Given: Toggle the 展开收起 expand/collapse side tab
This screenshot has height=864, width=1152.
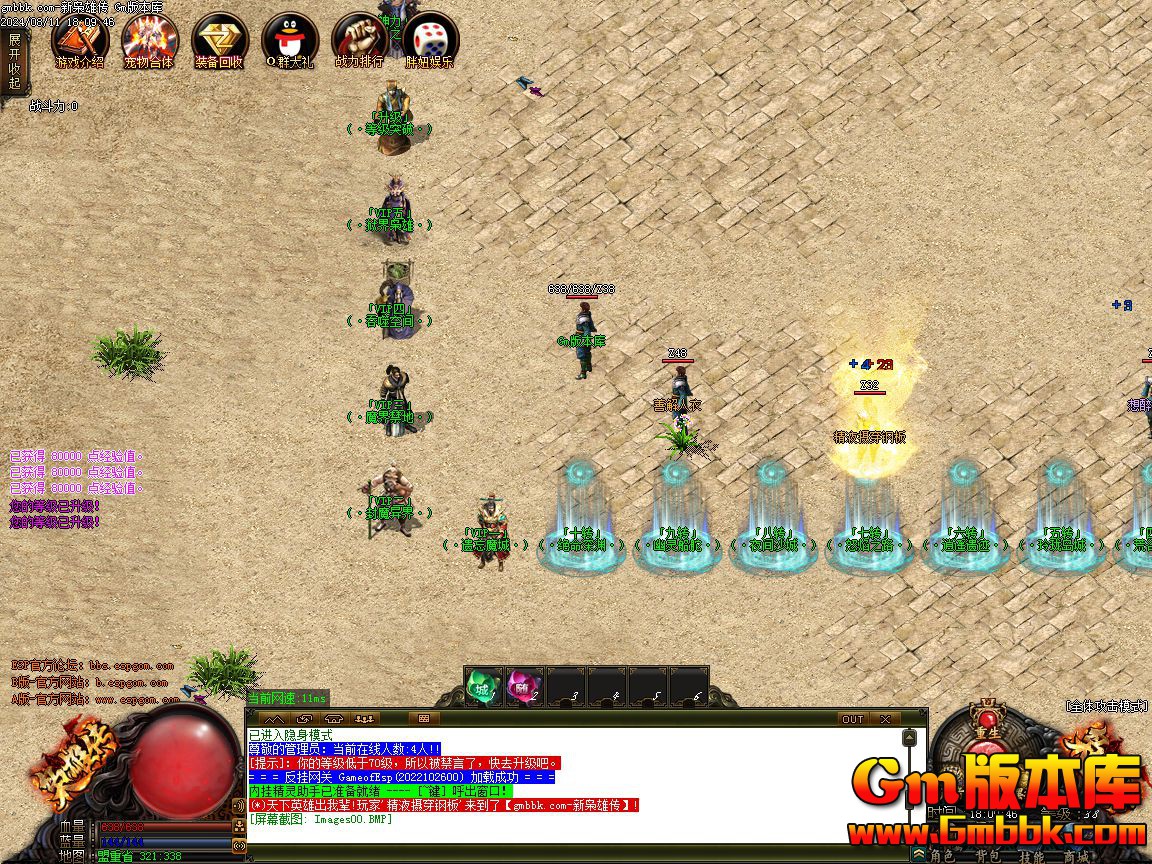Looking at the screenshot, I should [14, 61].
